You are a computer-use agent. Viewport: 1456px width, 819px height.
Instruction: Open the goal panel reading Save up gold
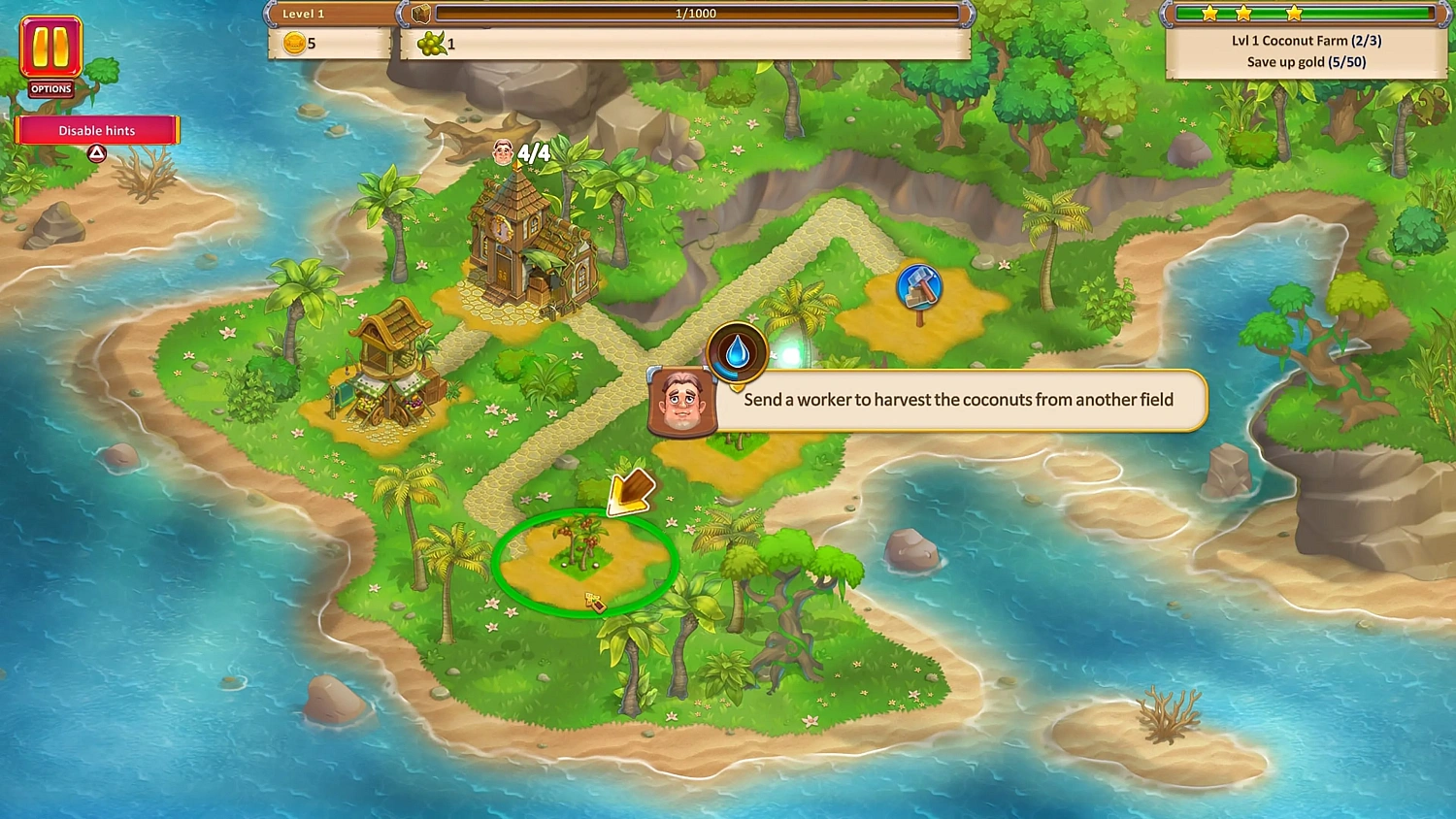click(1307, 61)
